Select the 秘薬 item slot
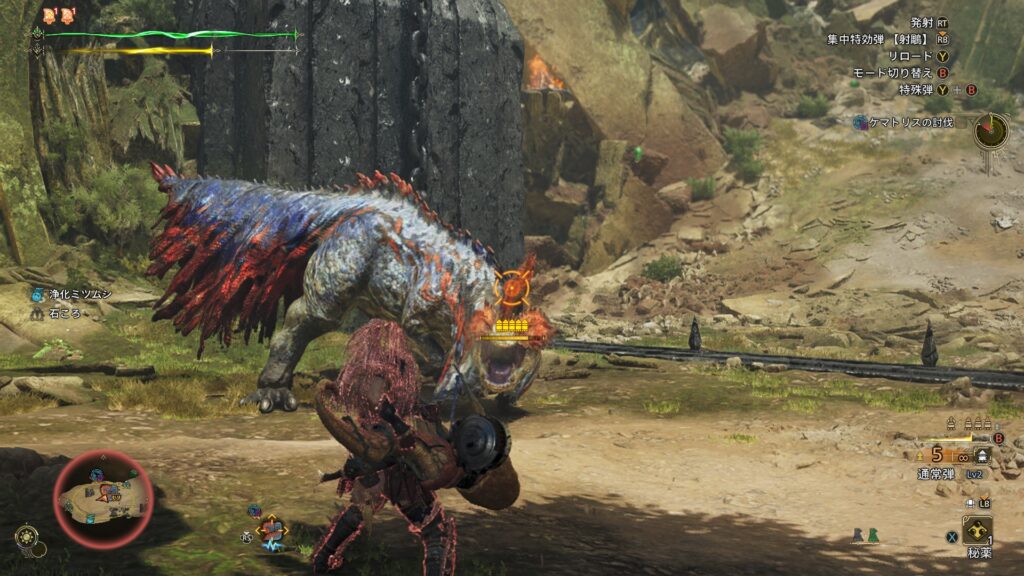Image resolution: width=1024 pixels, height=576 pixels. pyautogui.click(x=977, y=532)
